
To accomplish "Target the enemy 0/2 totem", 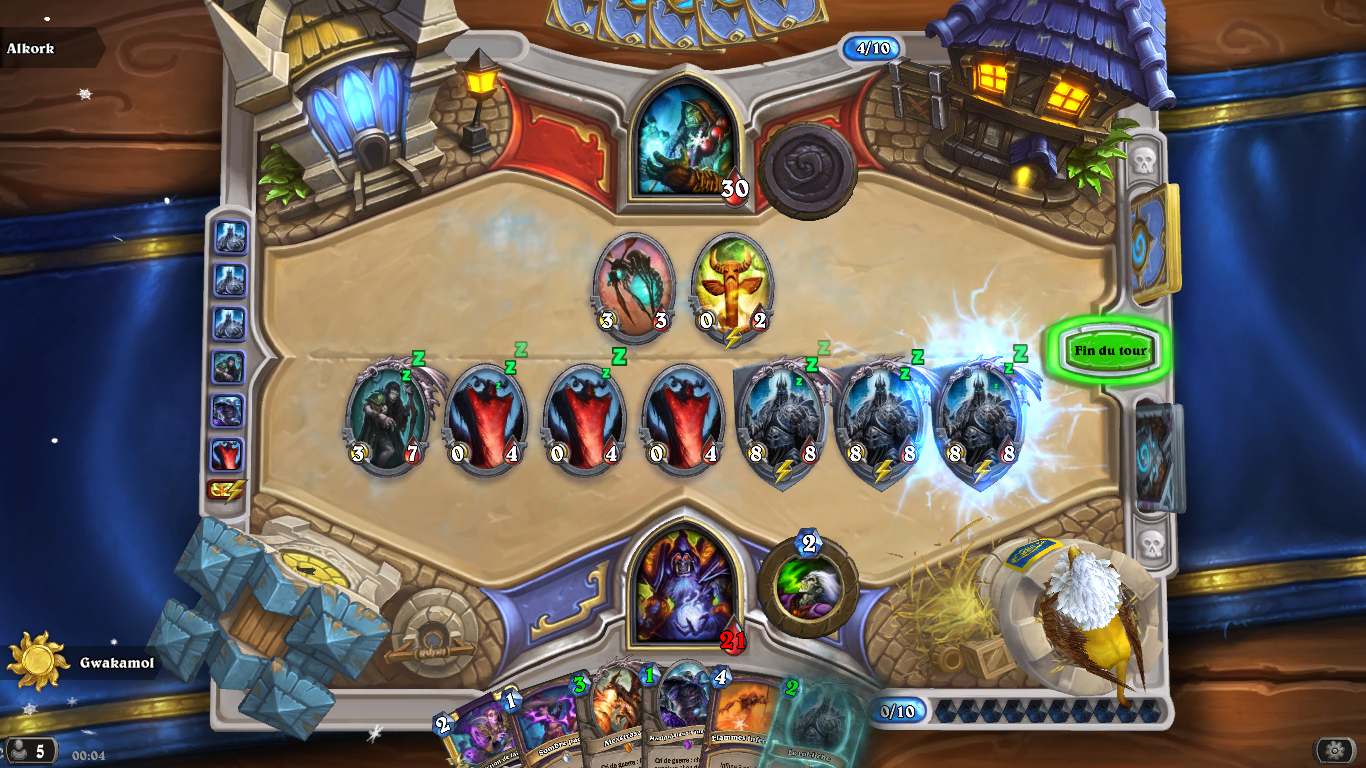I will click(732, 288).
